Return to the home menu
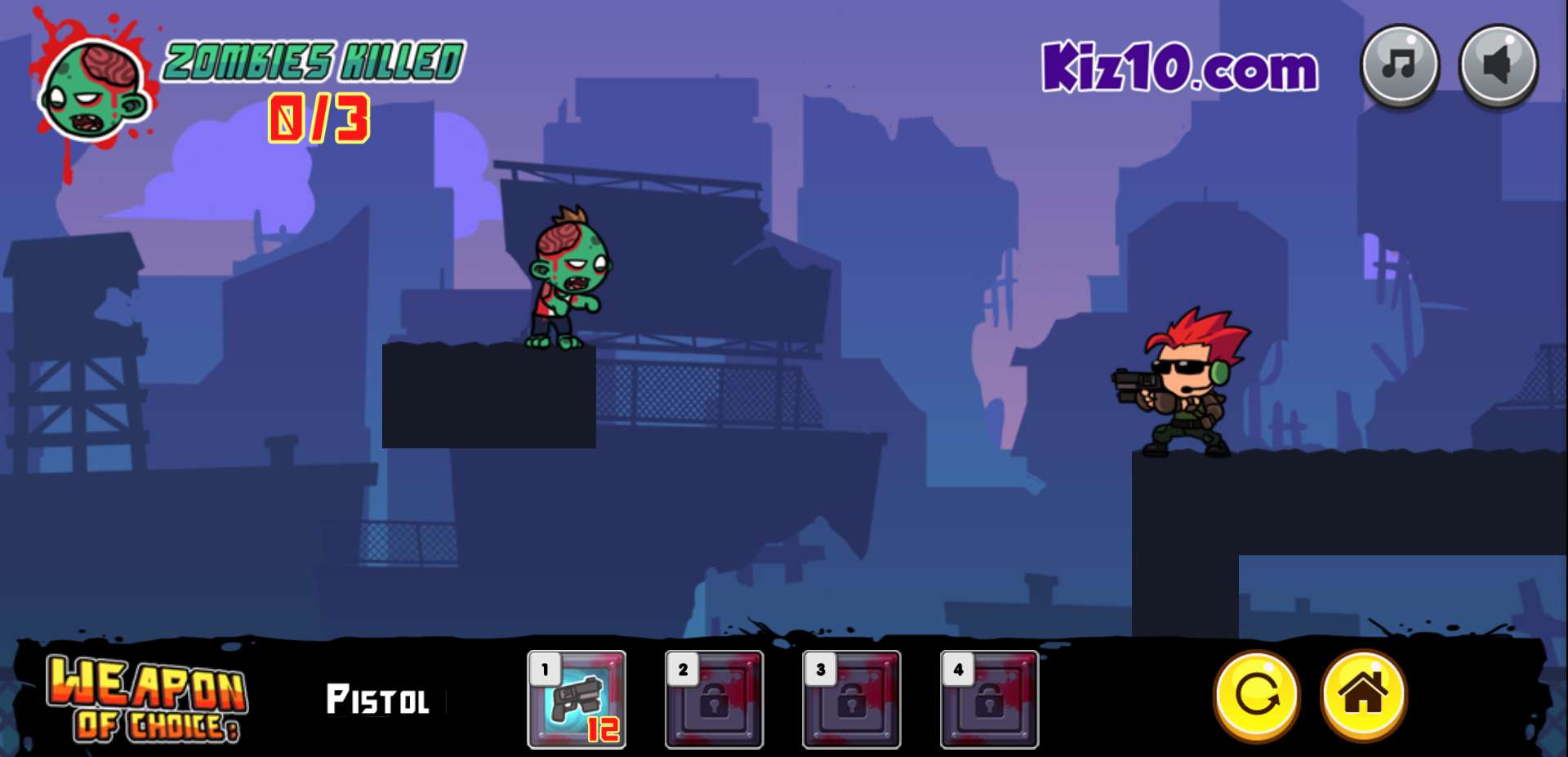The height and width of the screenshot is (757, 1568). pyautogui.click(x=1363, y=695)
